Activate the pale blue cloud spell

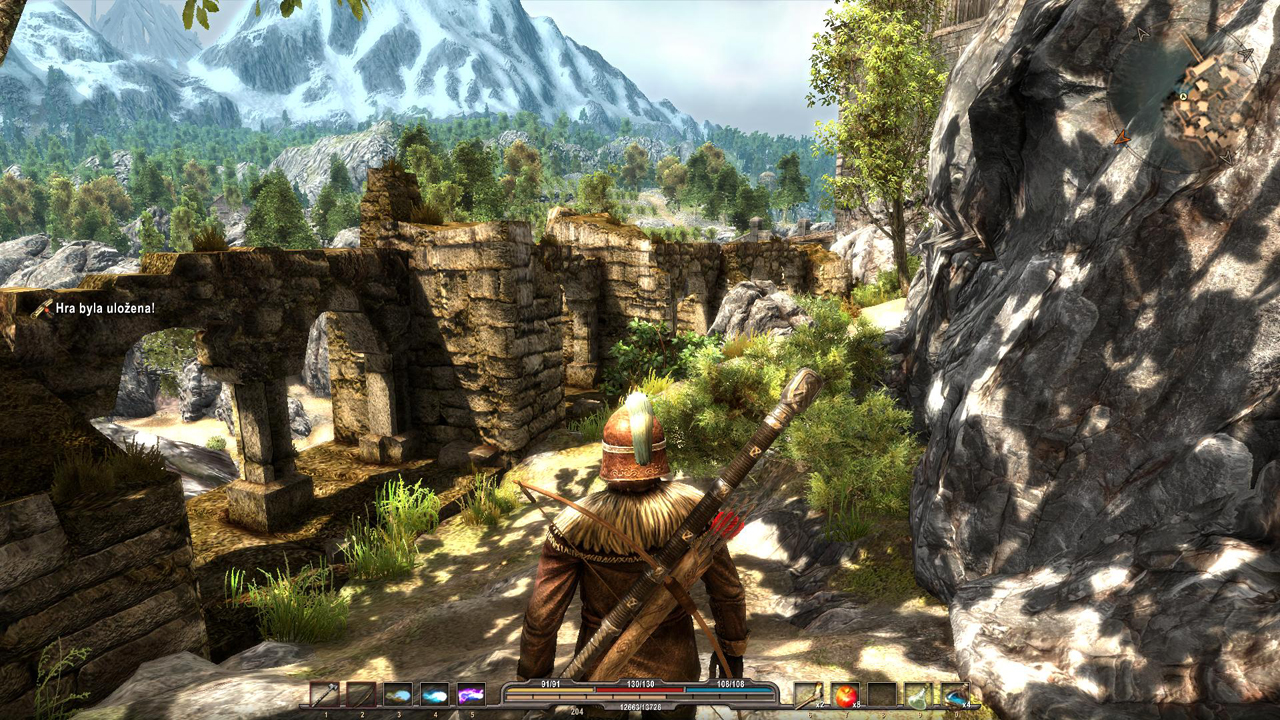[398, 695]
